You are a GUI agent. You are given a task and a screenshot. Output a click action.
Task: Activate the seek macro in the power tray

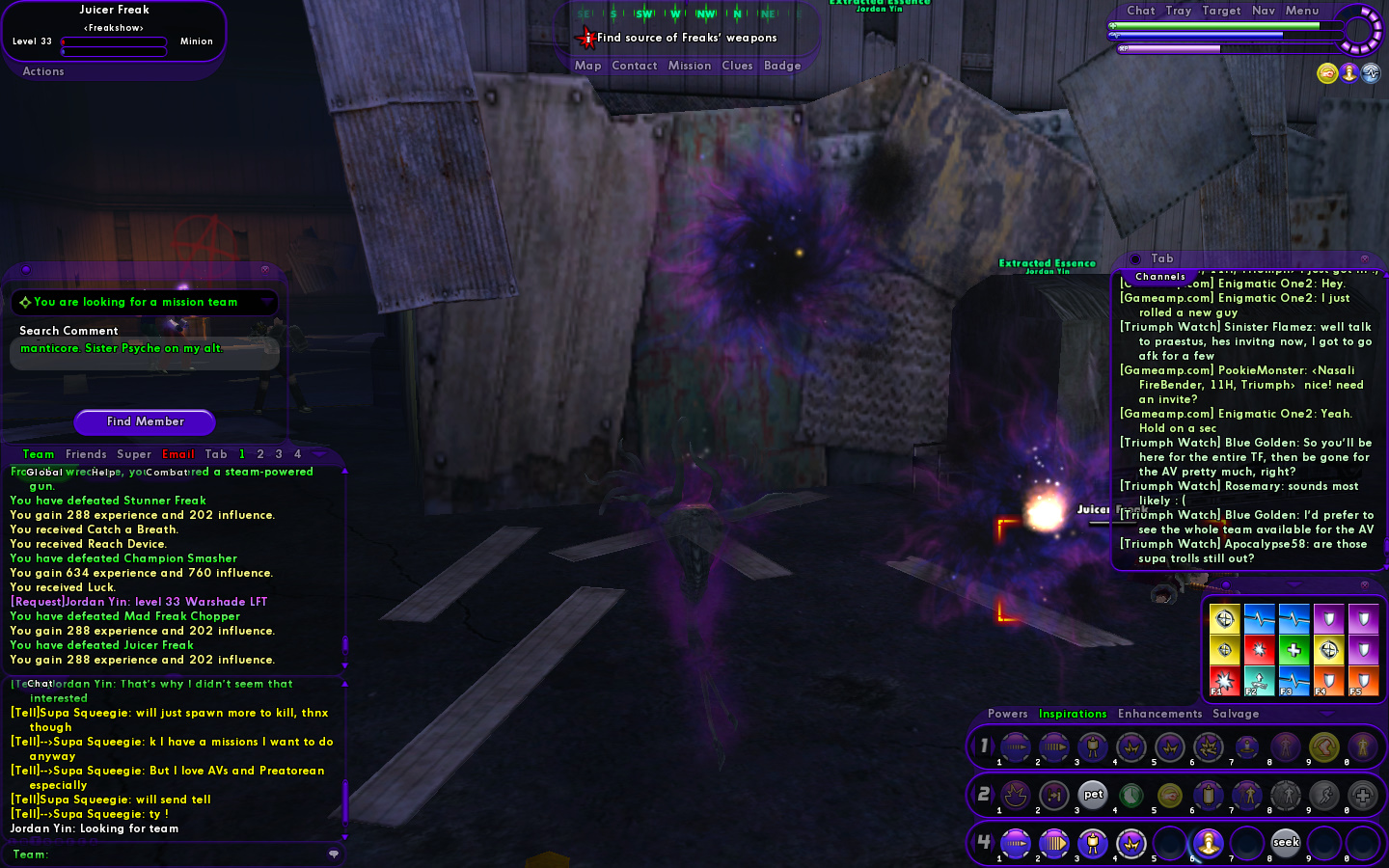(1286, 843)
